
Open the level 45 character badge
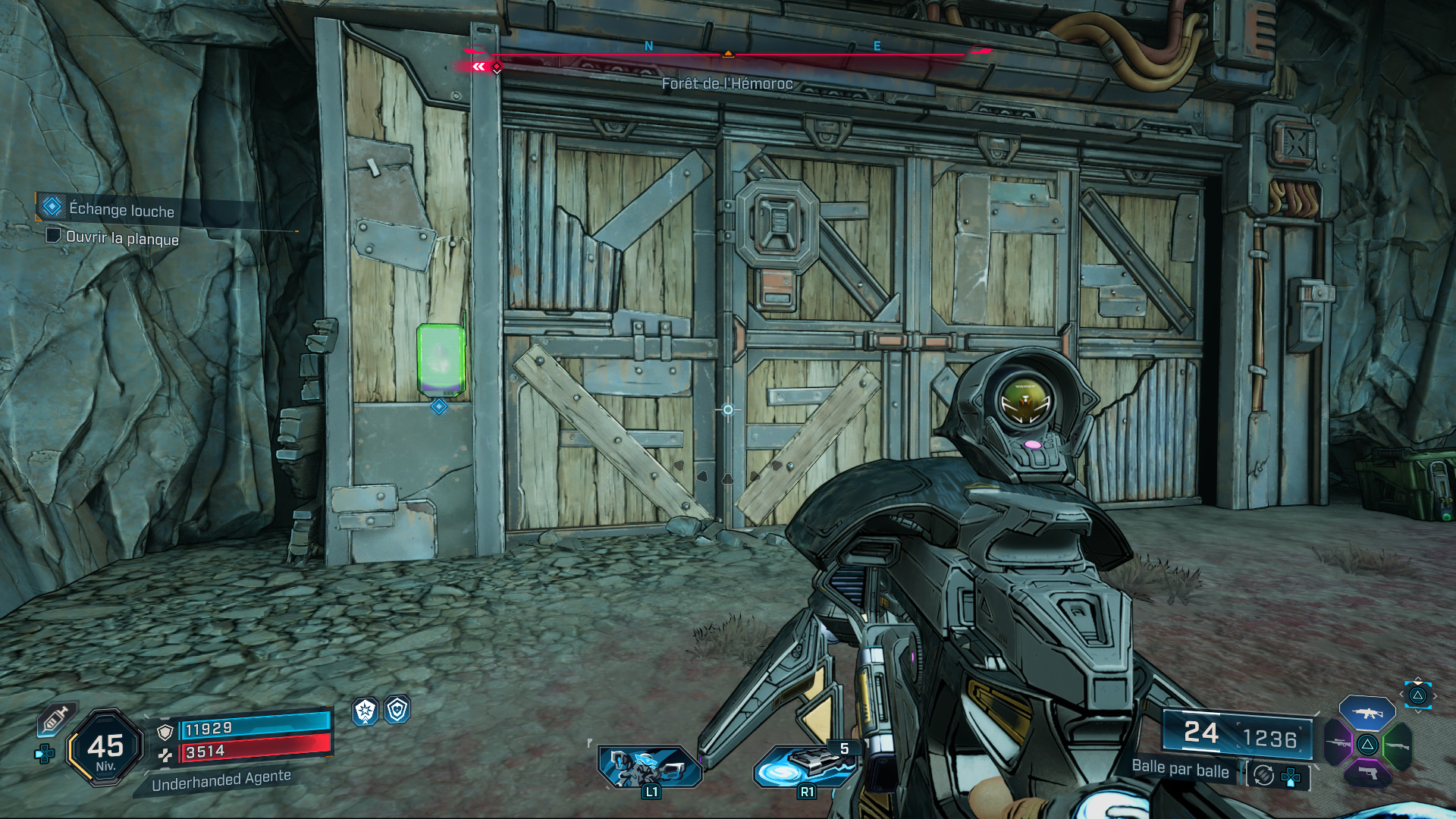[x=105, y=748]
